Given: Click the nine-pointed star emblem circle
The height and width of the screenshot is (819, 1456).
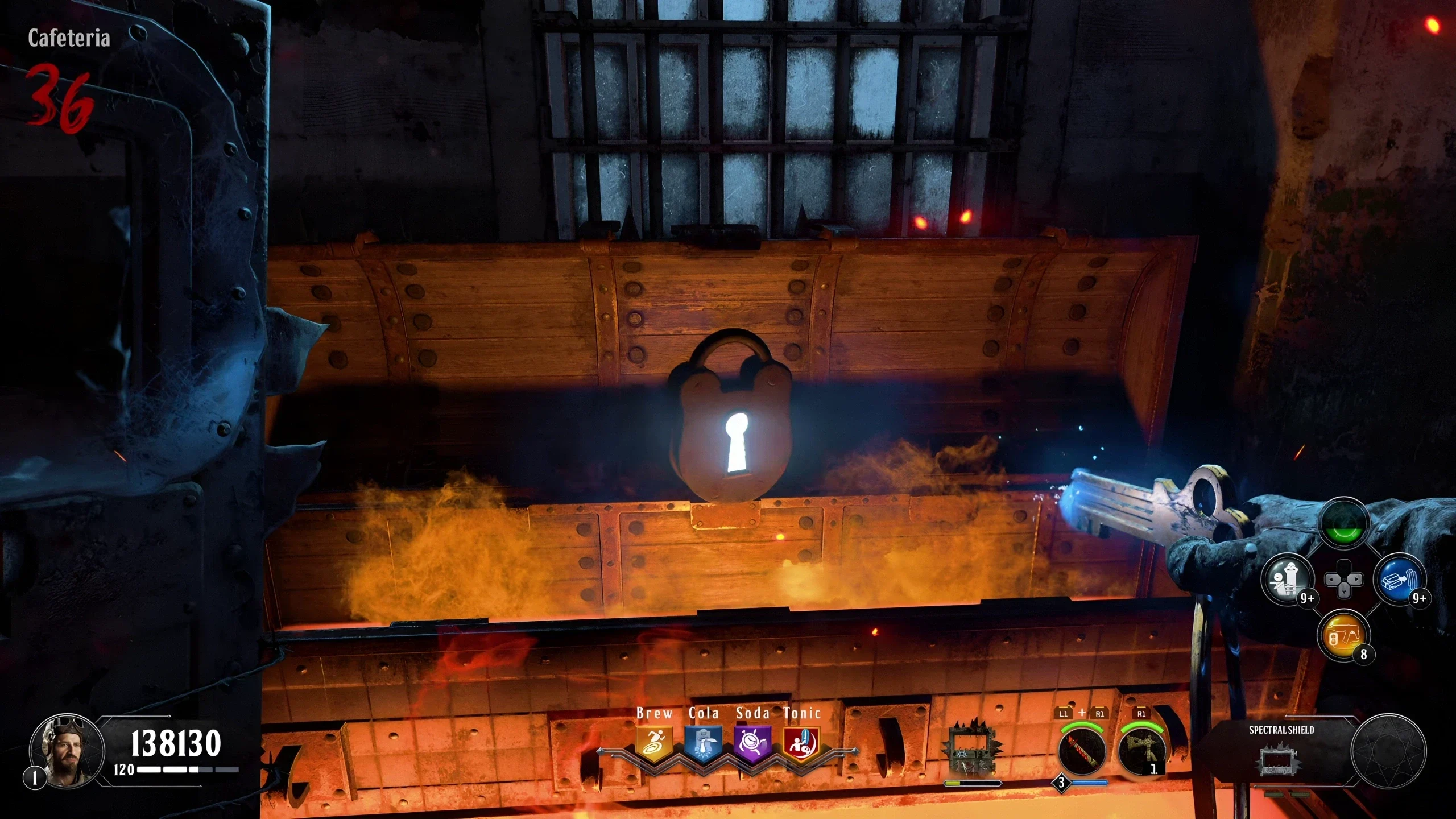Looking at the screenshot, I should (x=1388, y=752).
